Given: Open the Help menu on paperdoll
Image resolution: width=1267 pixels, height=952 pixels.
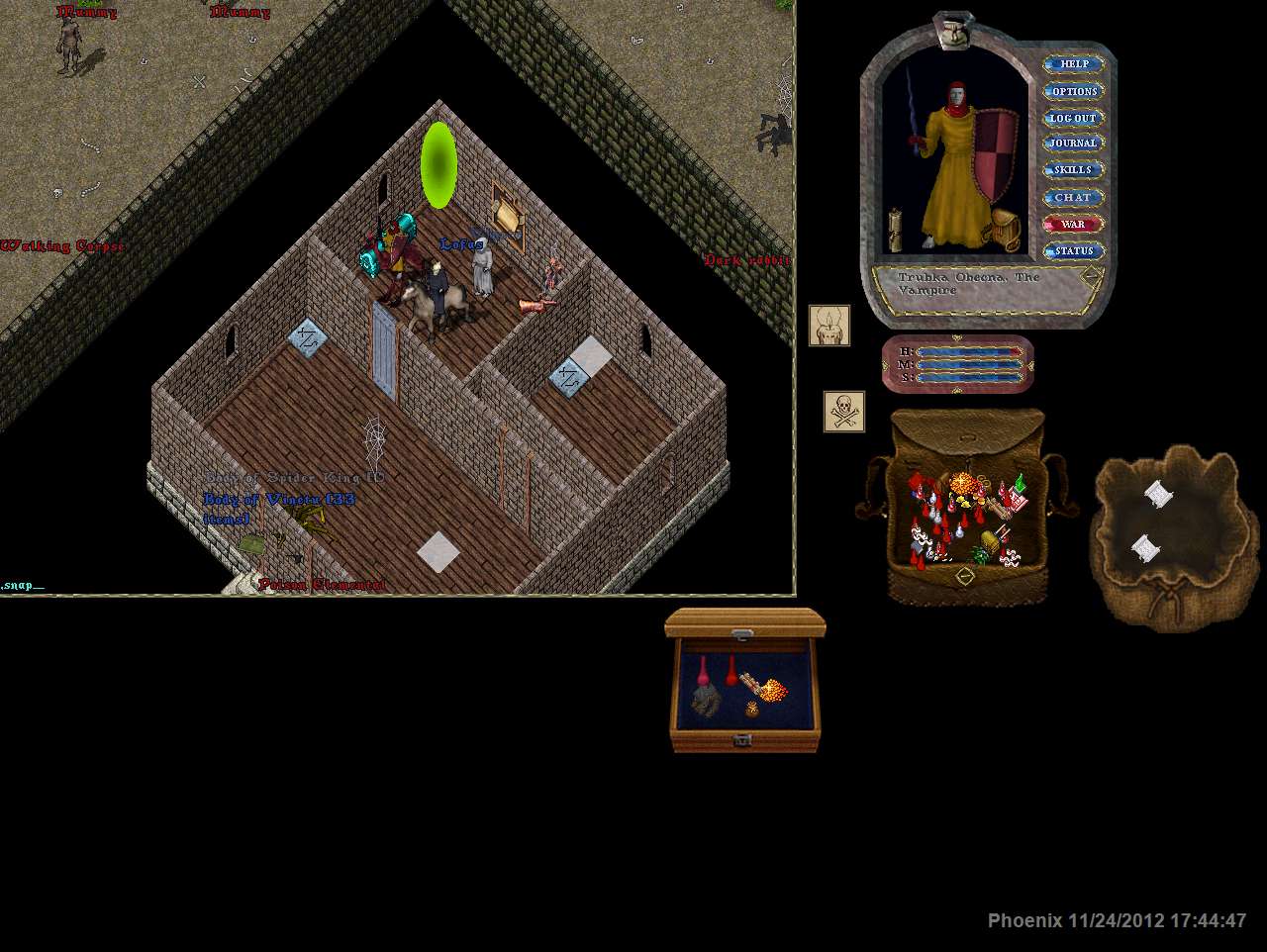Looking at the screenshot, I should [1074, 64].
